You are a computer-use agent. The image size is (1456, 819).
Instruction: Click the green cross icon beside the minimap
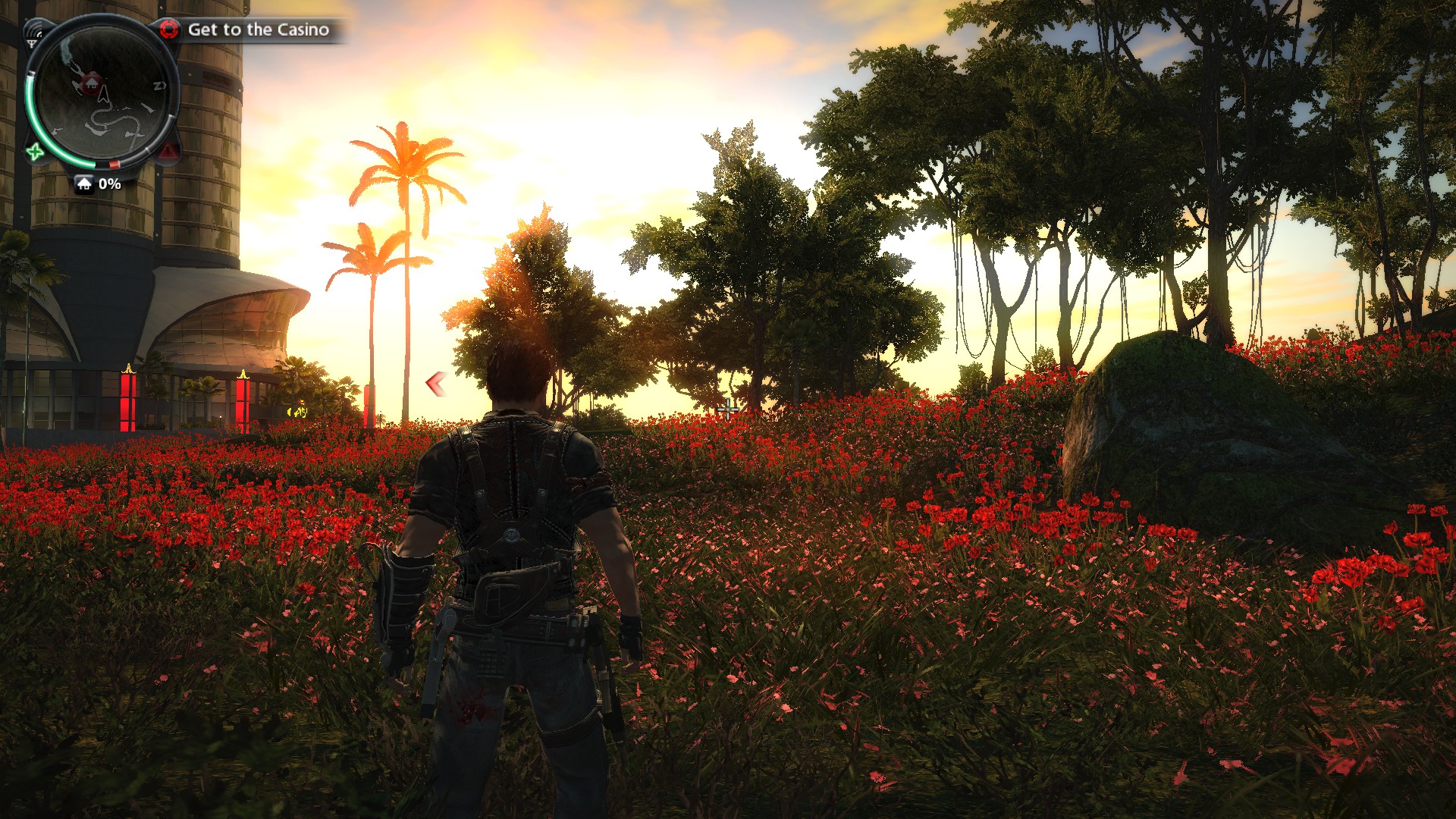click(35, 152)
